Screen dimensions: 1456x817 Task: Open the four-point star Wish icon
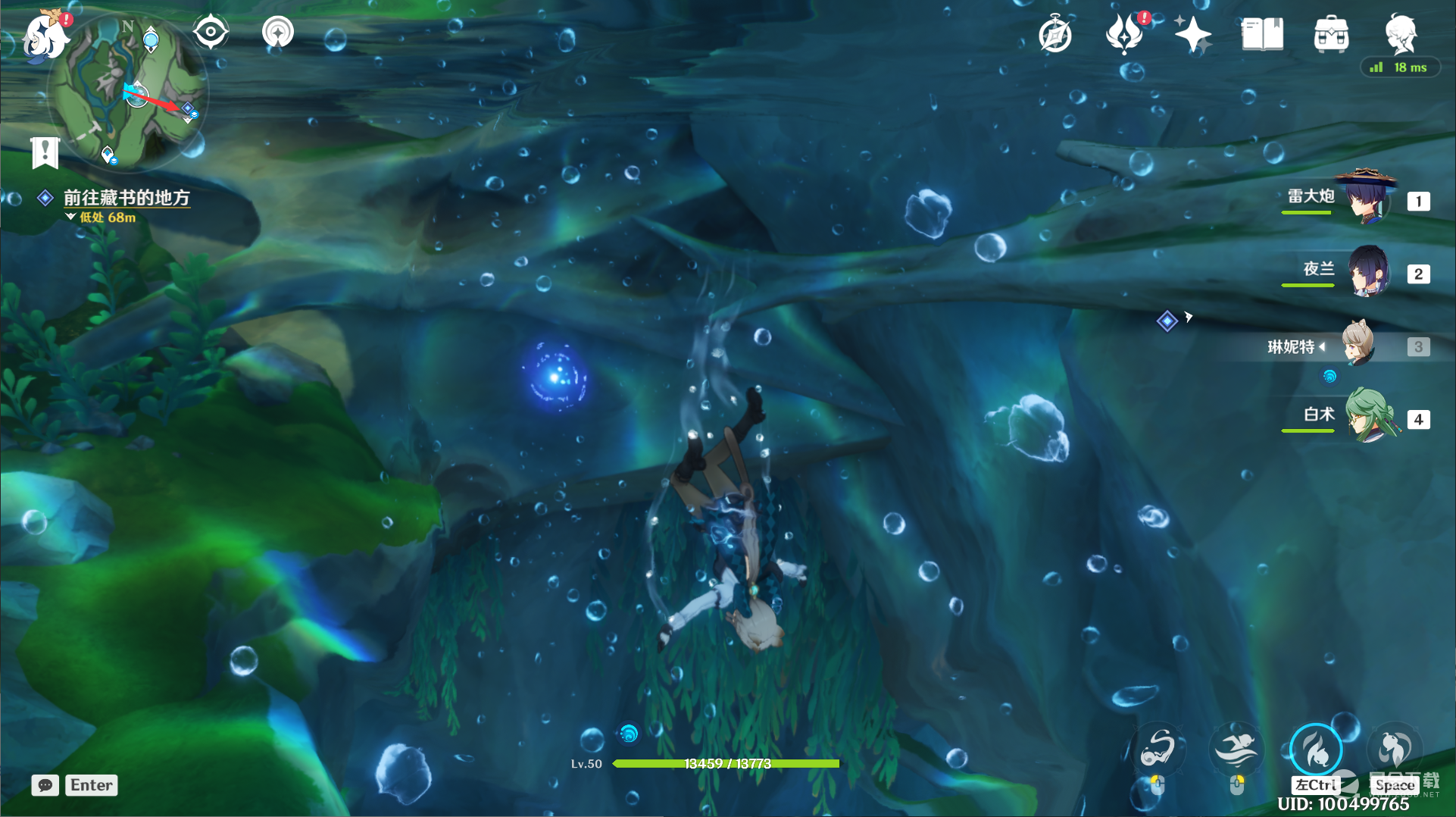tap(1192, 35)
